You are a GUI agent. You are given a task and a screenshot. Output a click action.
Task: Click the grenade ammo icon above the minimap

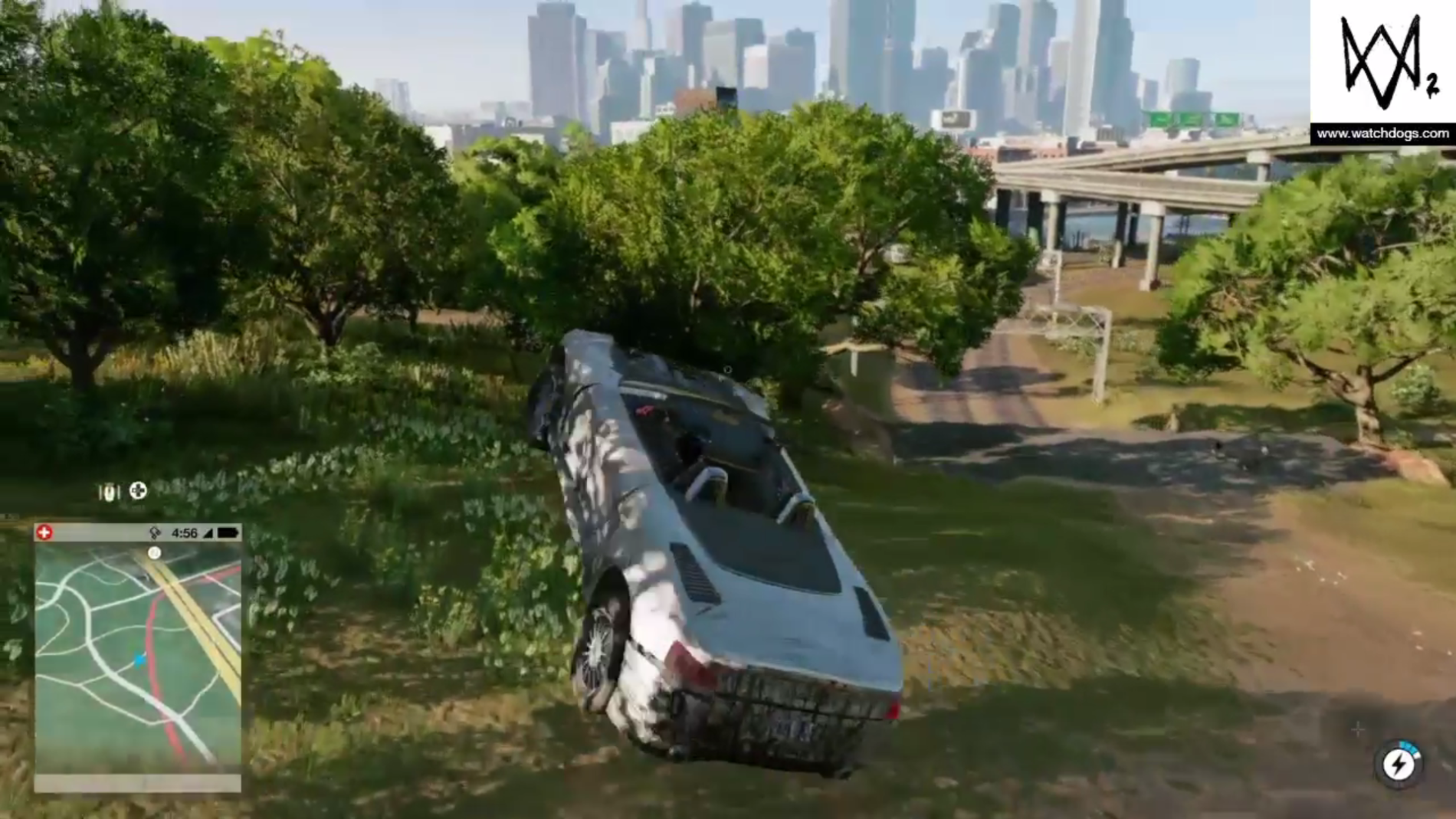(x=110, y=492)
